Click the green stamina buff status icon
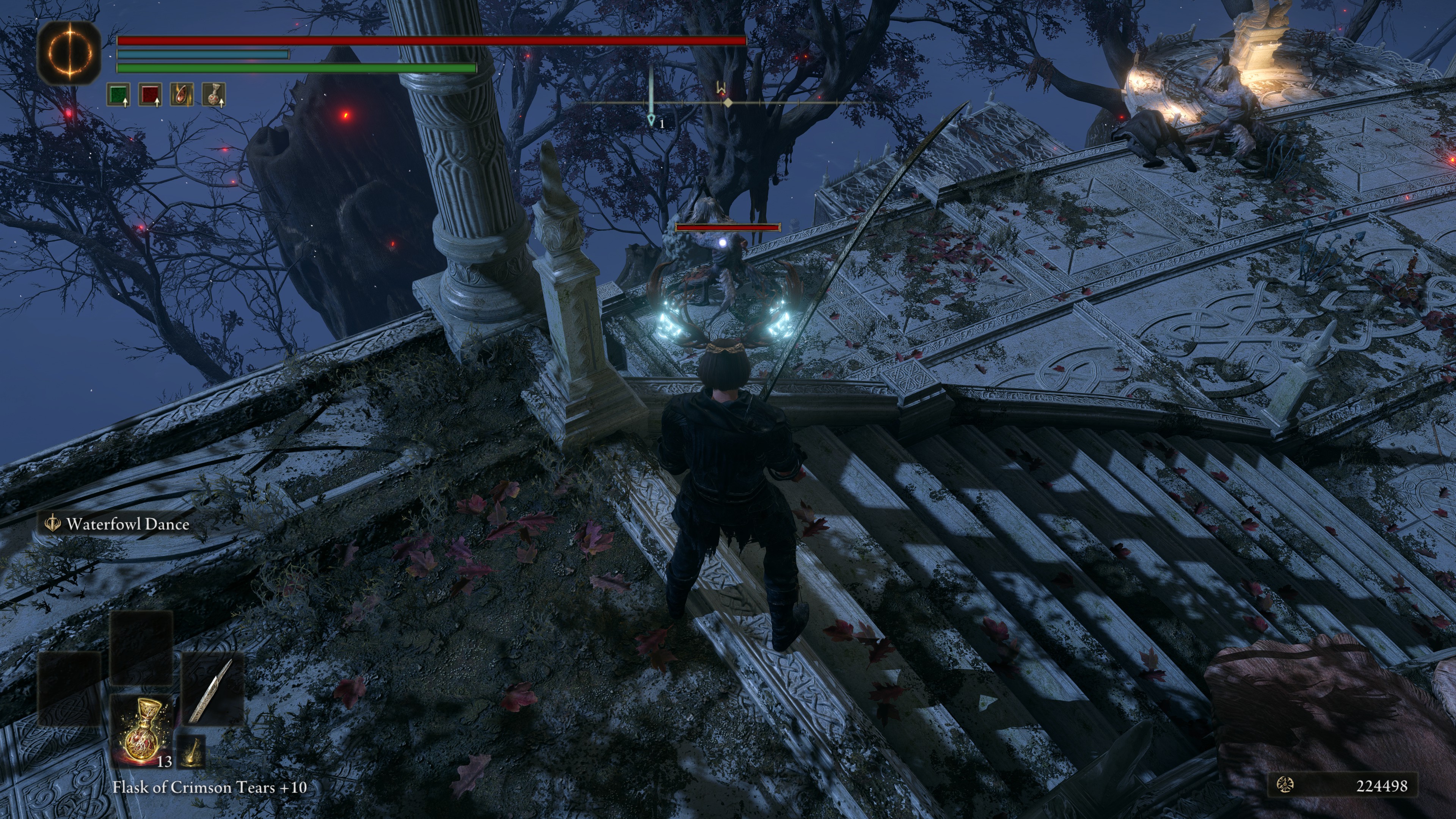The image size is (1456, 819). coord(119,95)
